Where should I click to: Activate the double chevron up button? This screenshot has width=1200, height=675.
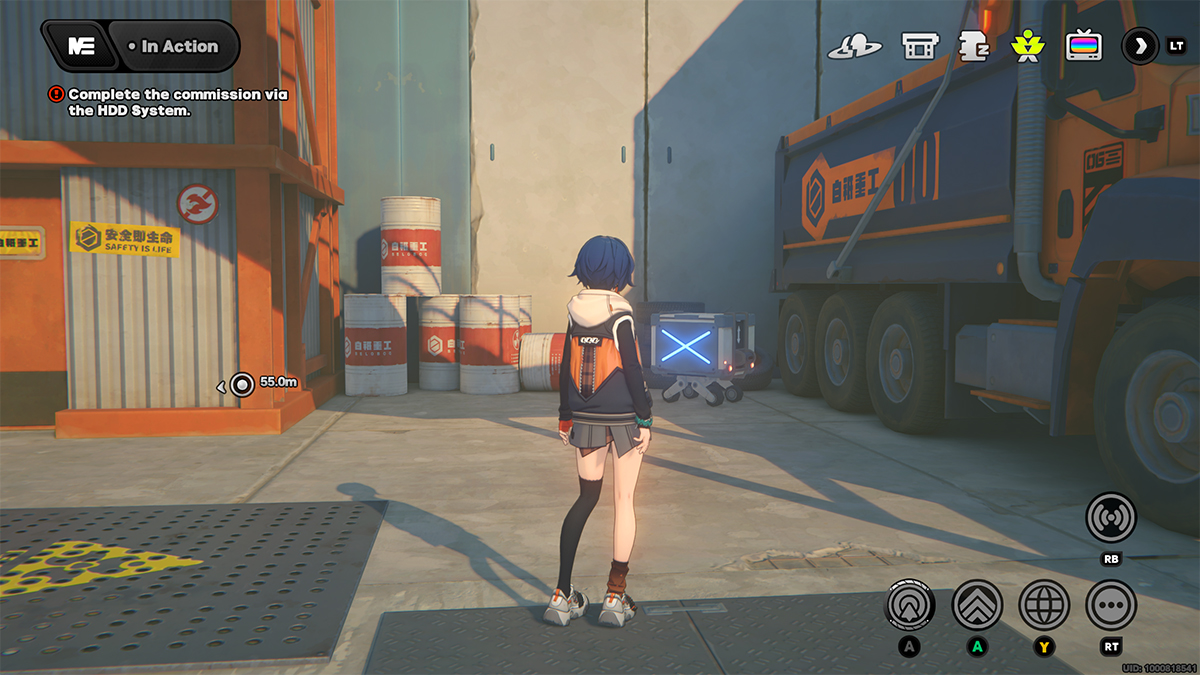977,605
